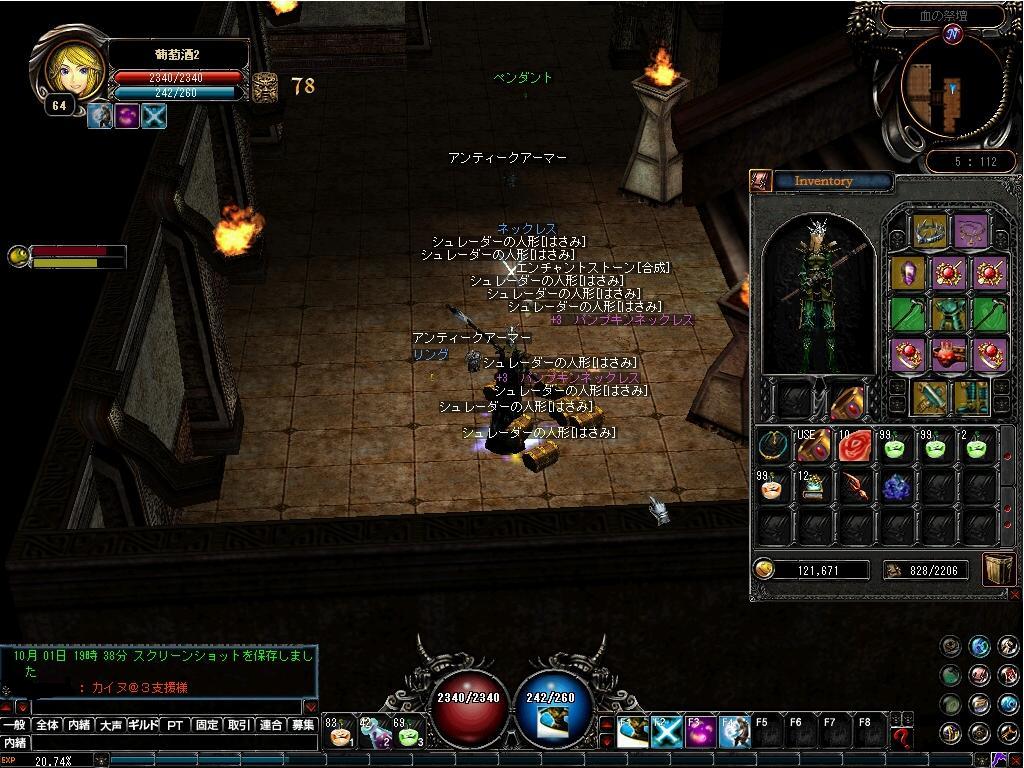Use the pumpkin item in quick slot 1
Viewport: 1024px width, 768px height.
tap(340, 734)
